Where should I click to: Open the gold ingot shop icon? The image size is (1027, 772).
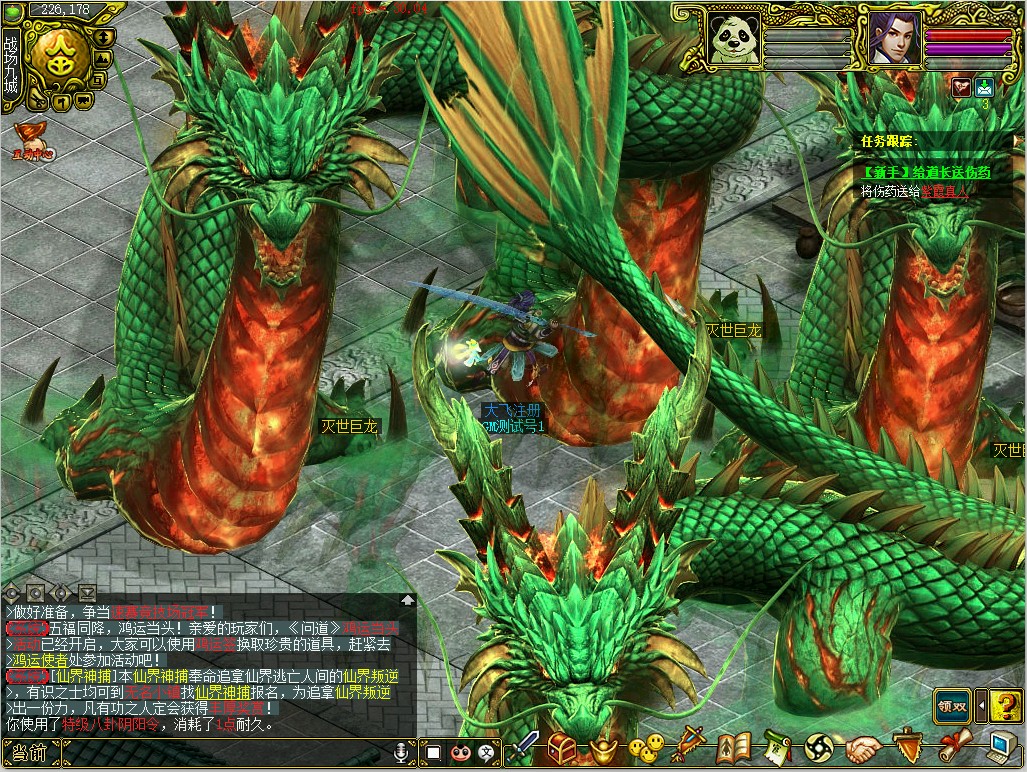(x=604, y=747)
